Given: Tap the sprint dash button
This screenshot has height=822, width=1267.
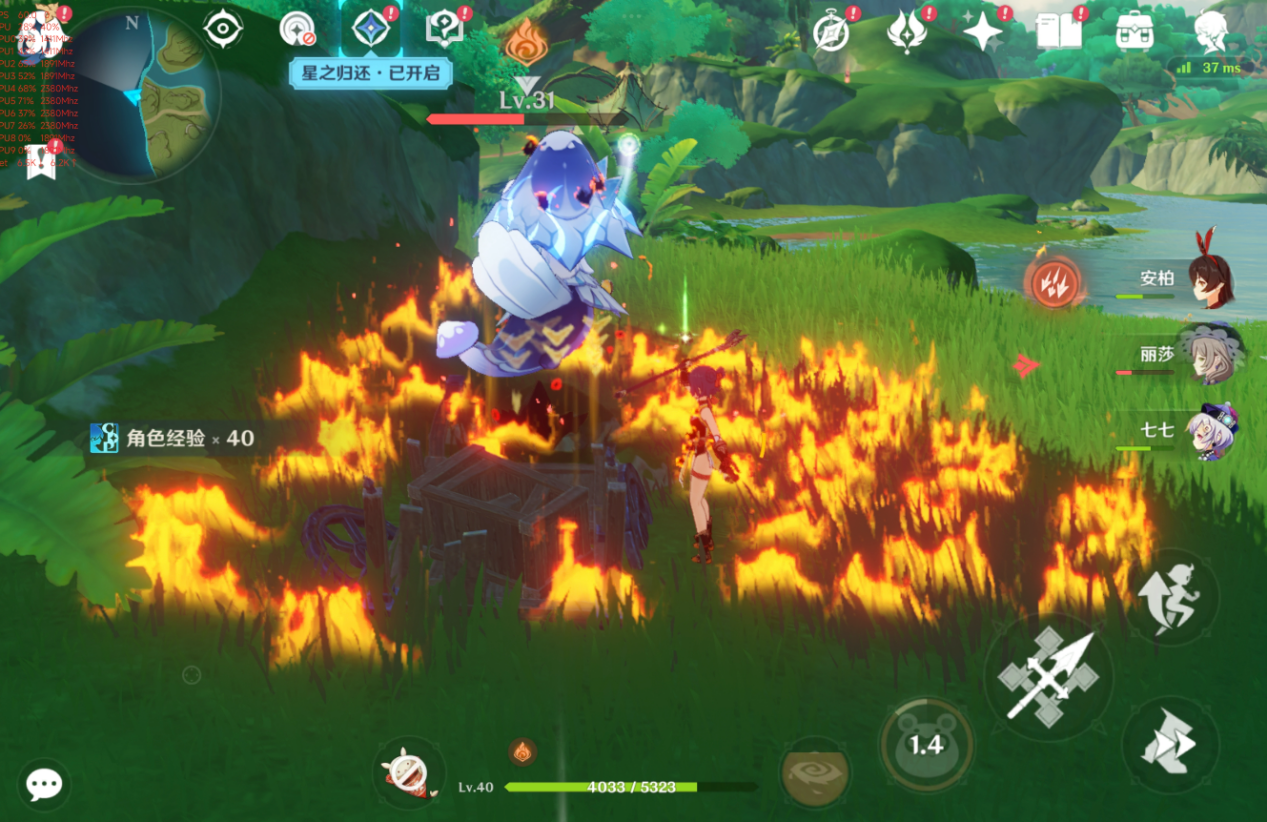Looking at the screenshot, I should (x=1171, y=744).
